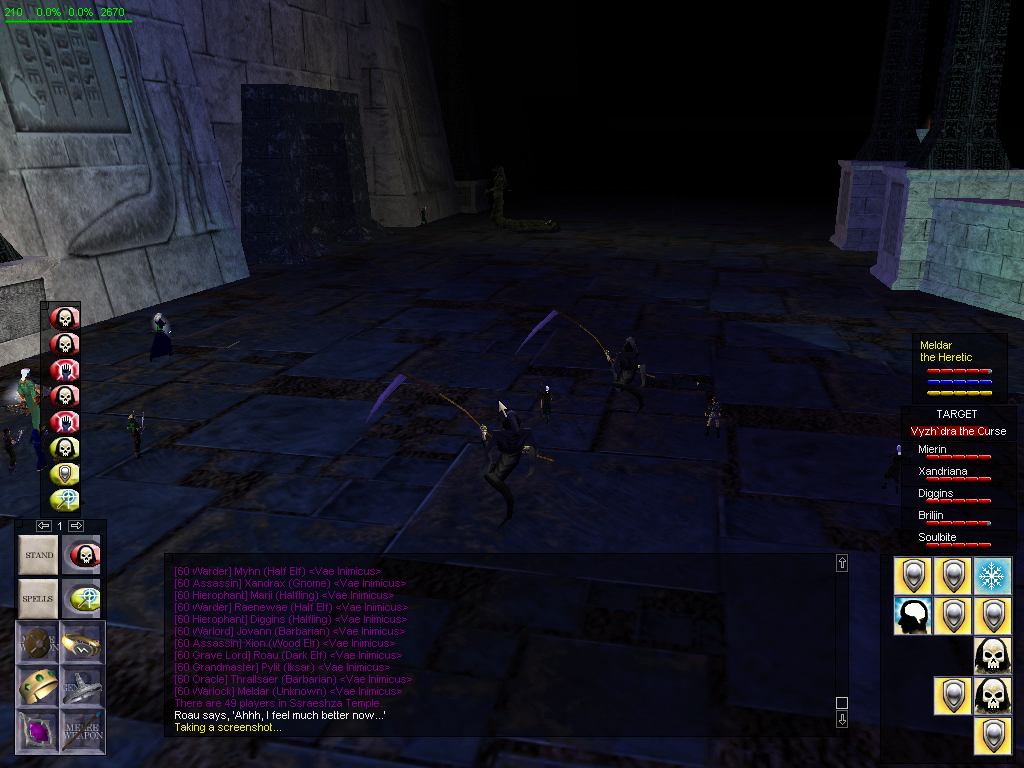
Task: Use the green jeweled crown hotbar item
Action: tap(38, 686)
